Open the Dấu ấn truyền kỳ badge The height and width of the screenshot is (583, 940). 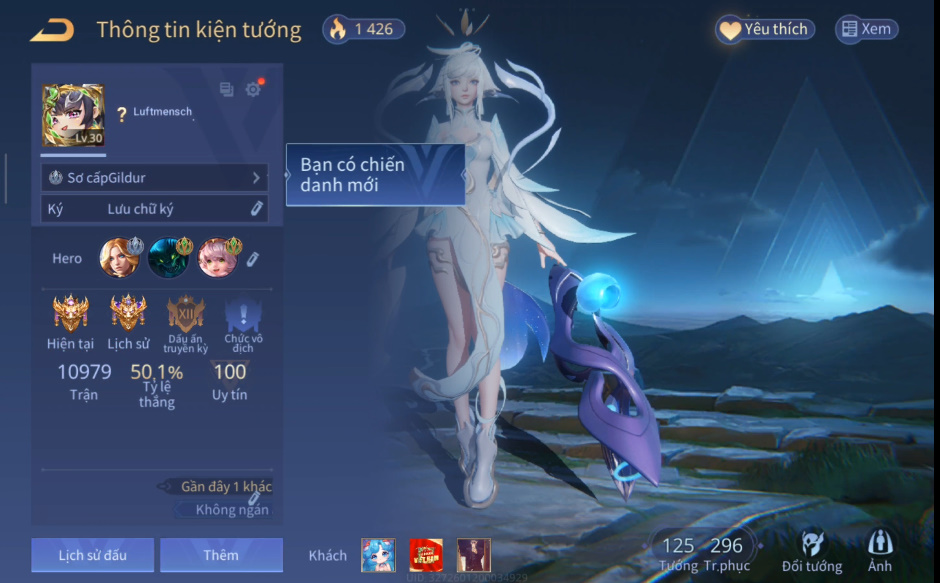186,313
